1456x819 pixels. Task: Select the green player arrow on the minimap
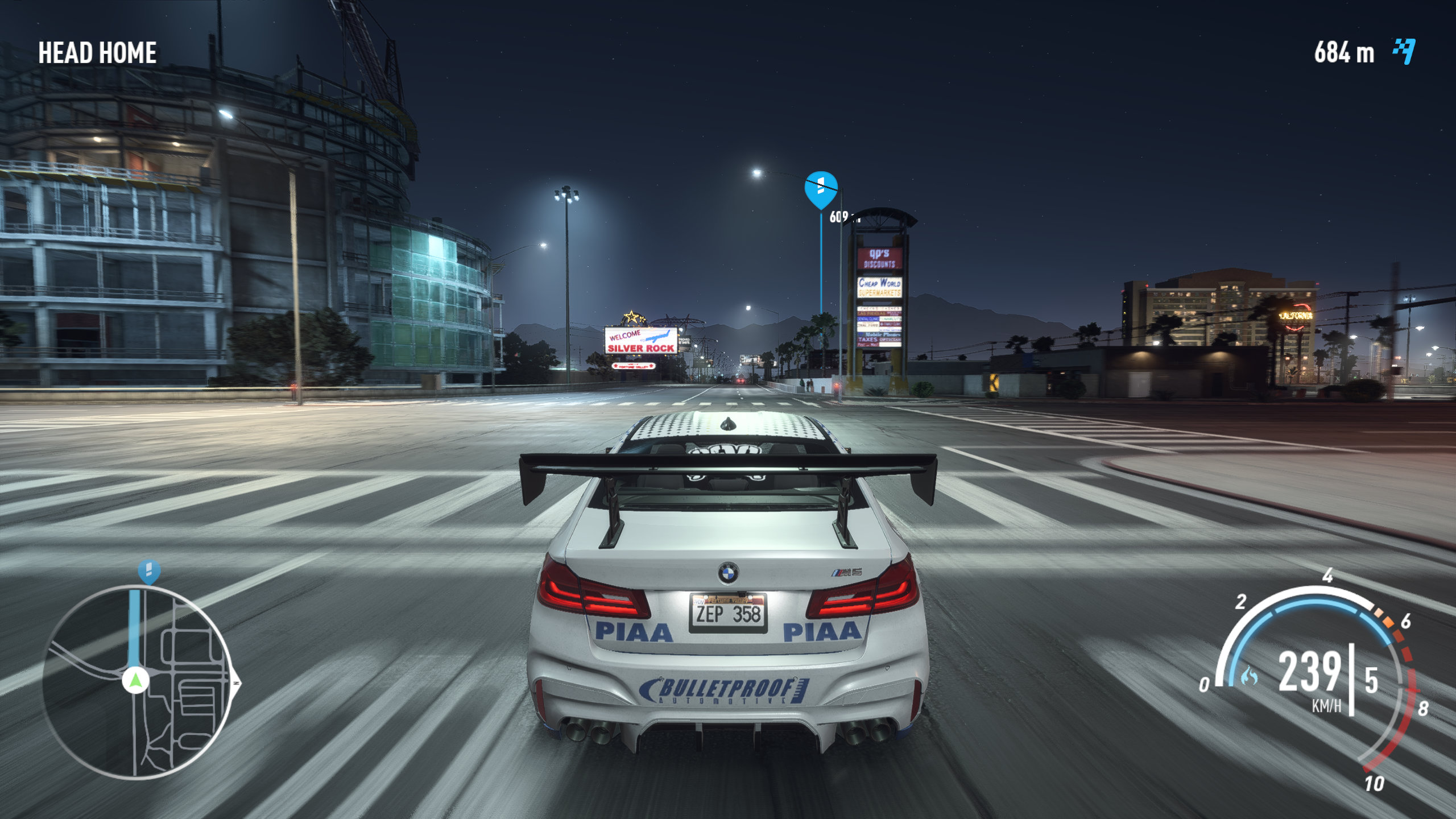point(135,680)
